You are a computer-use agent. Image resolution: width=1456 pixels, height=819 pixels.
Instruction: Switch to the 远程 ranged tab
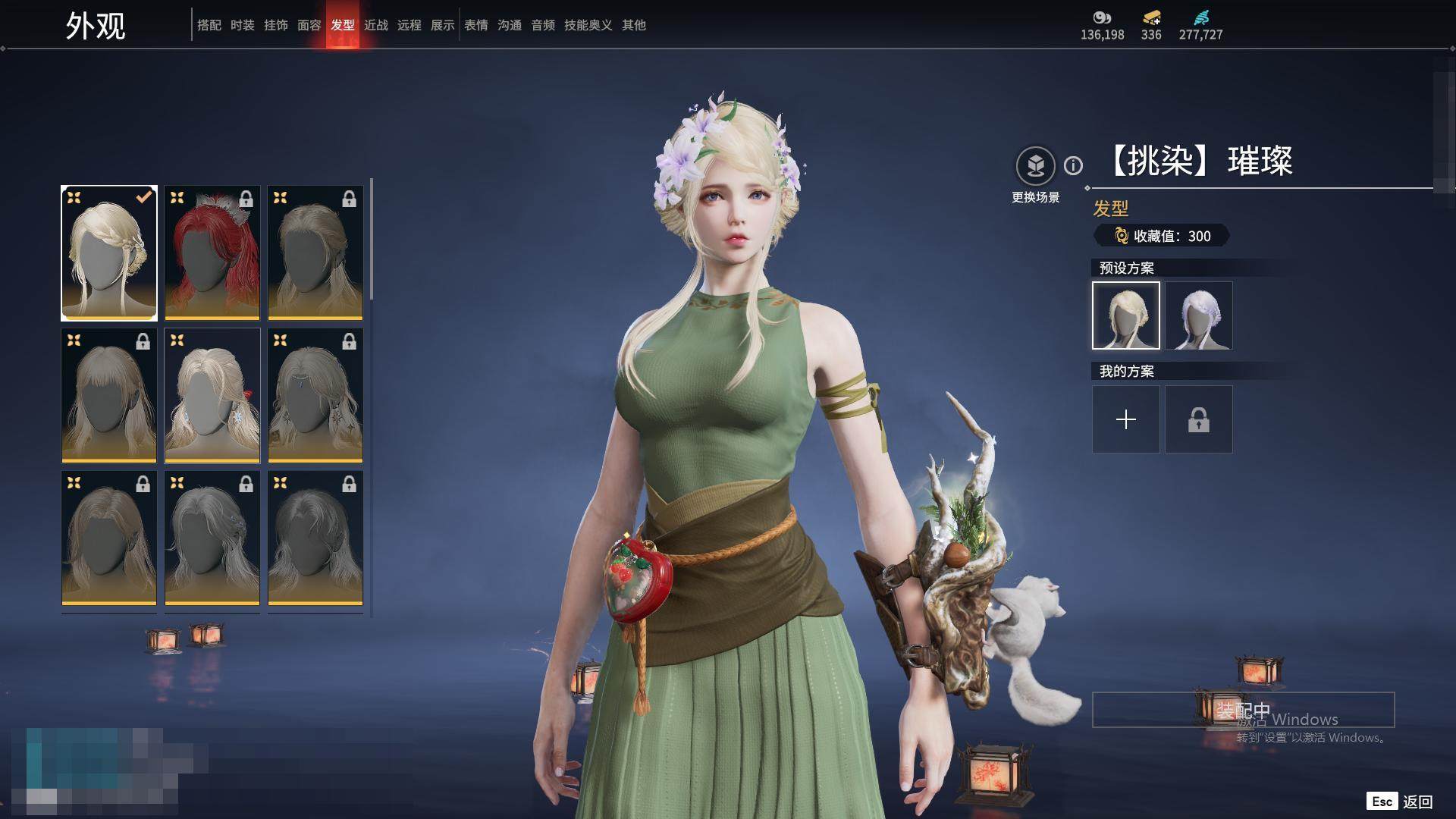tap(409, 25)
